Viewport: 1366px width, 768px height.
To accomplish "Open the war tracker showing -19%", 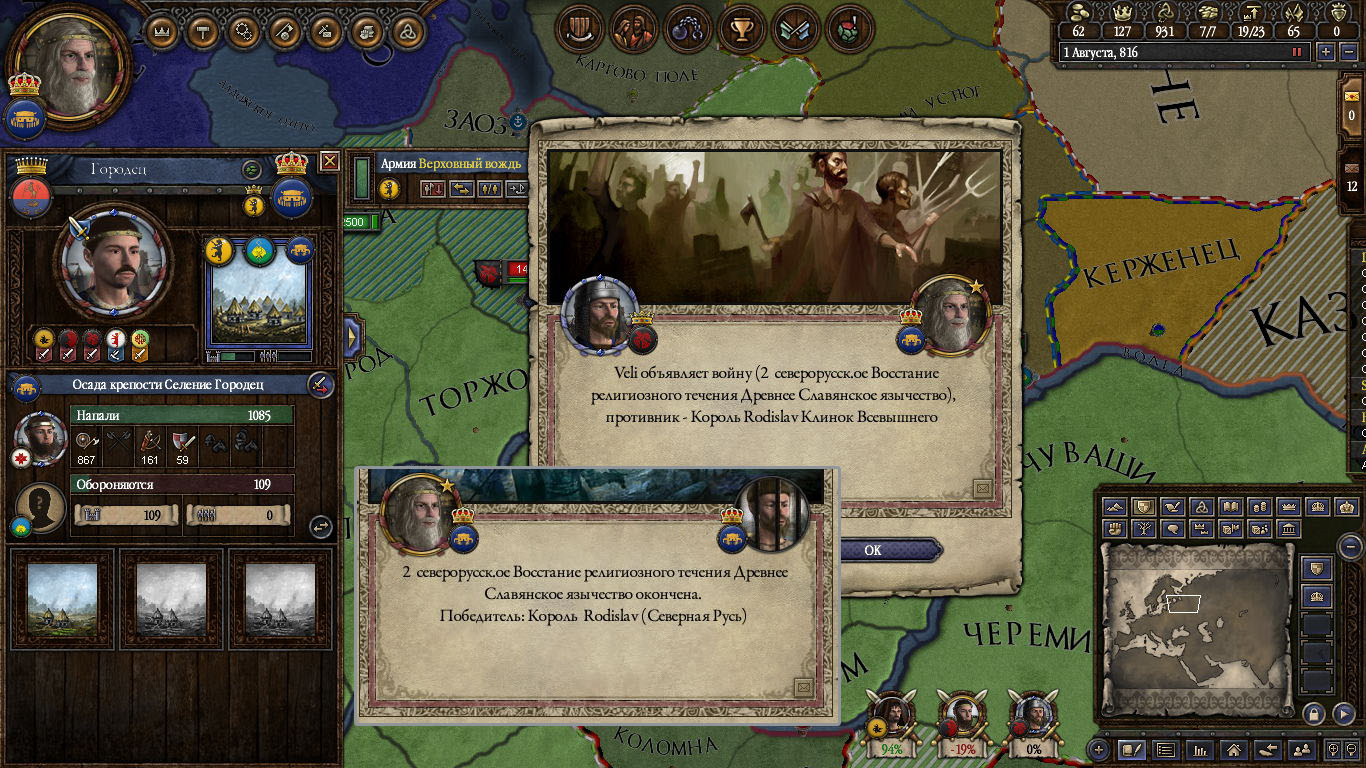I will coord(962,722).
